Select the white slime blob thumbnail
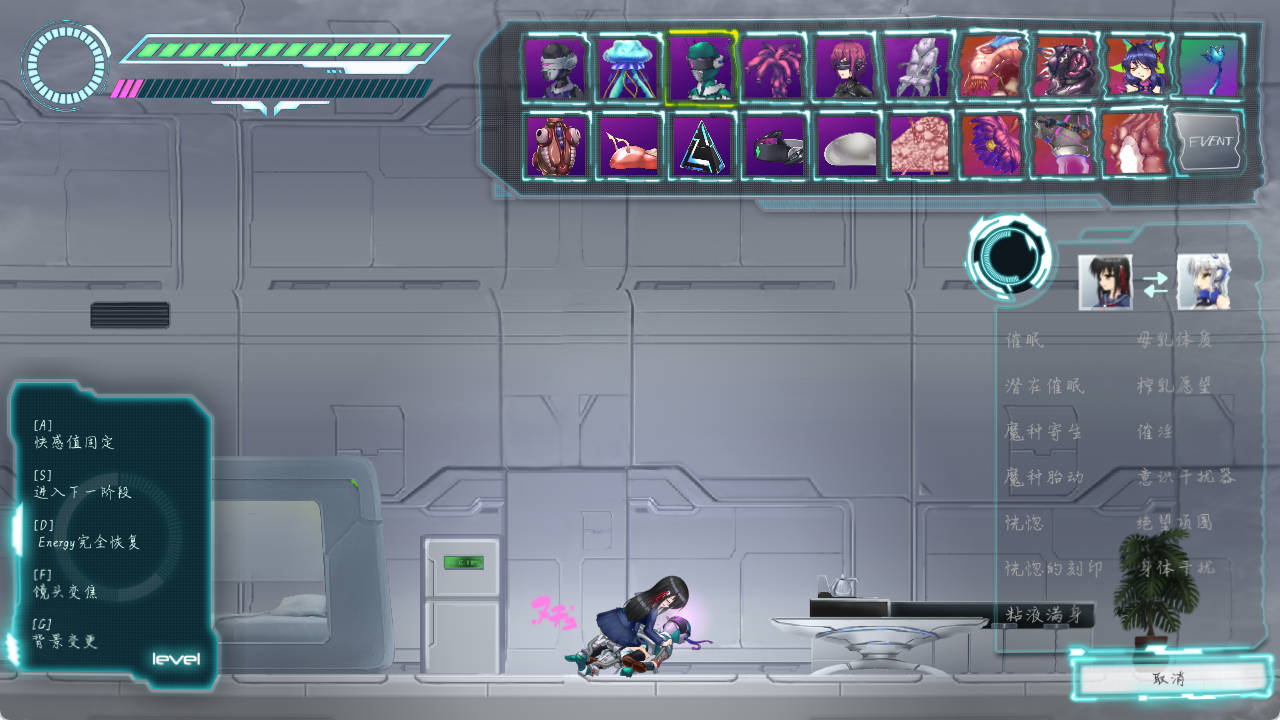 (848, 145)
